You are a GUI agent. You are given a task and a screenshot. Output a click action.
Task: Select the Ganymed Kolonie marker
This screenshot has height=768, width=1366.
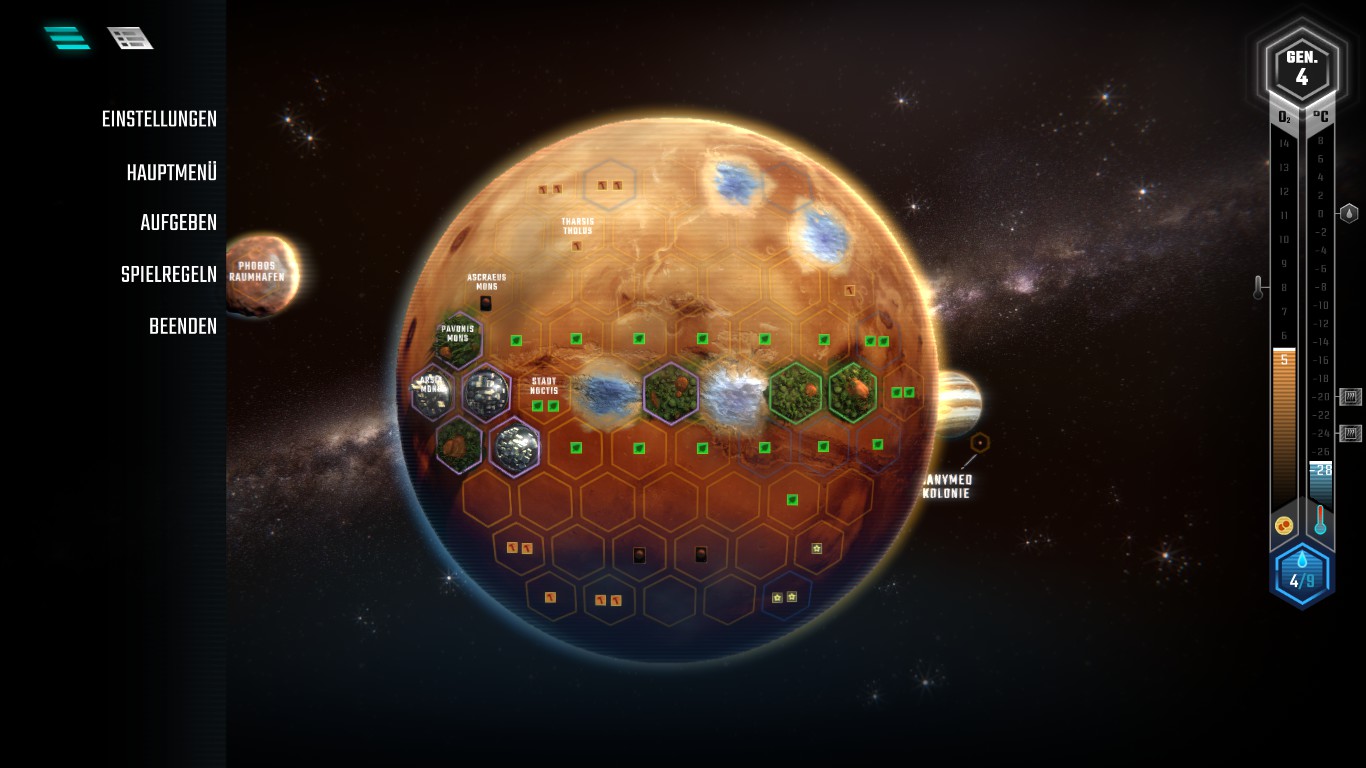click(x=980, y=442)
